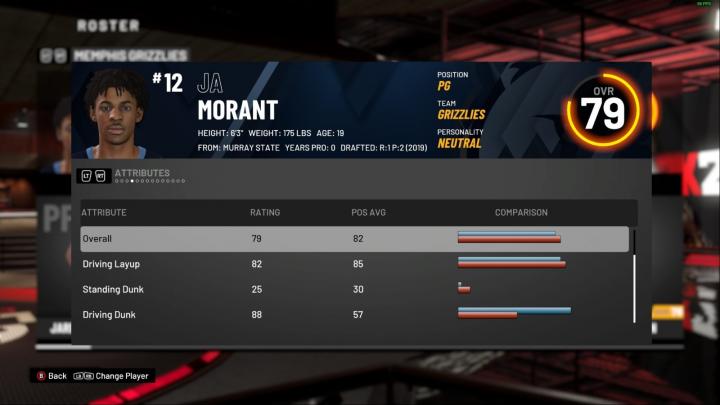This screenshot has width=720, height=405.
Task: Open the Attributes page header
Action: click(x=142, y=173)
